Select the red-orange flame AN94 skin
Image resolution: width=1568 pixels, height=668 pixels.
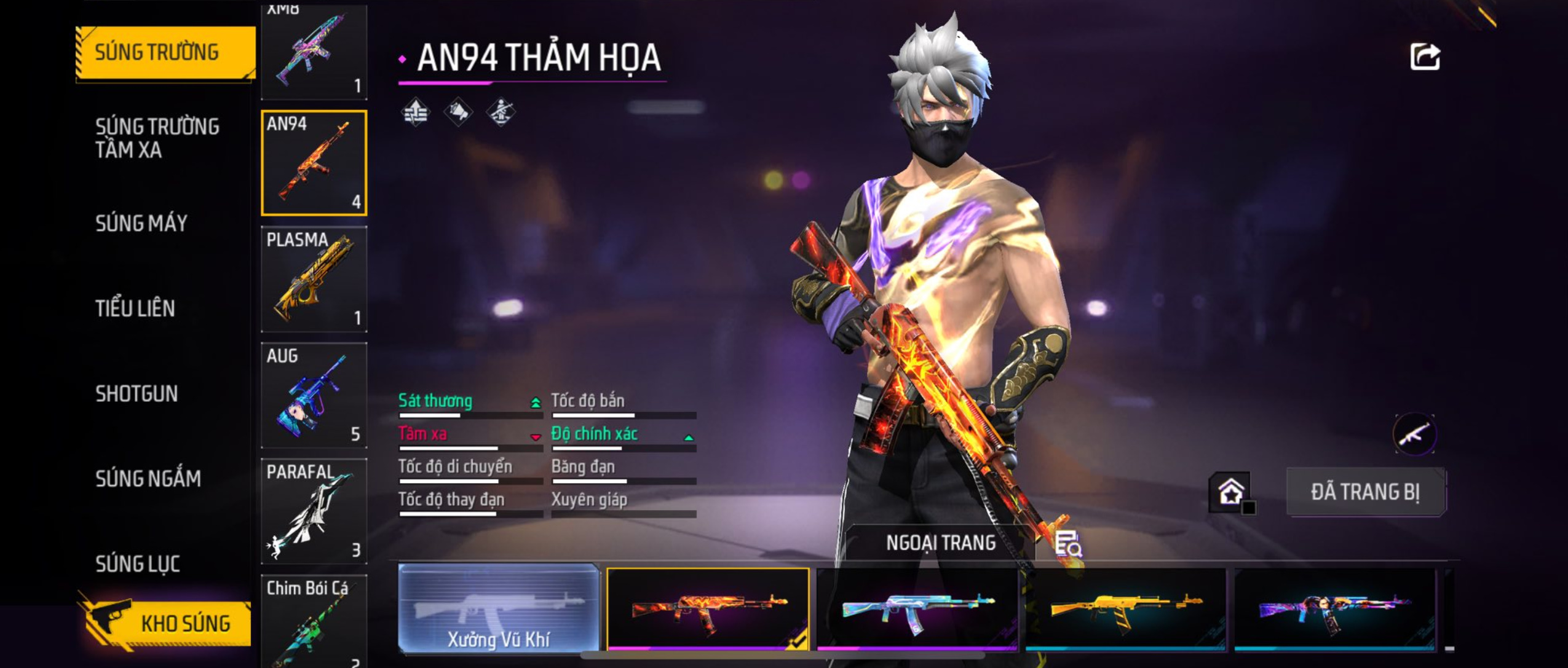pyautogui.click(x=708, y=608)
